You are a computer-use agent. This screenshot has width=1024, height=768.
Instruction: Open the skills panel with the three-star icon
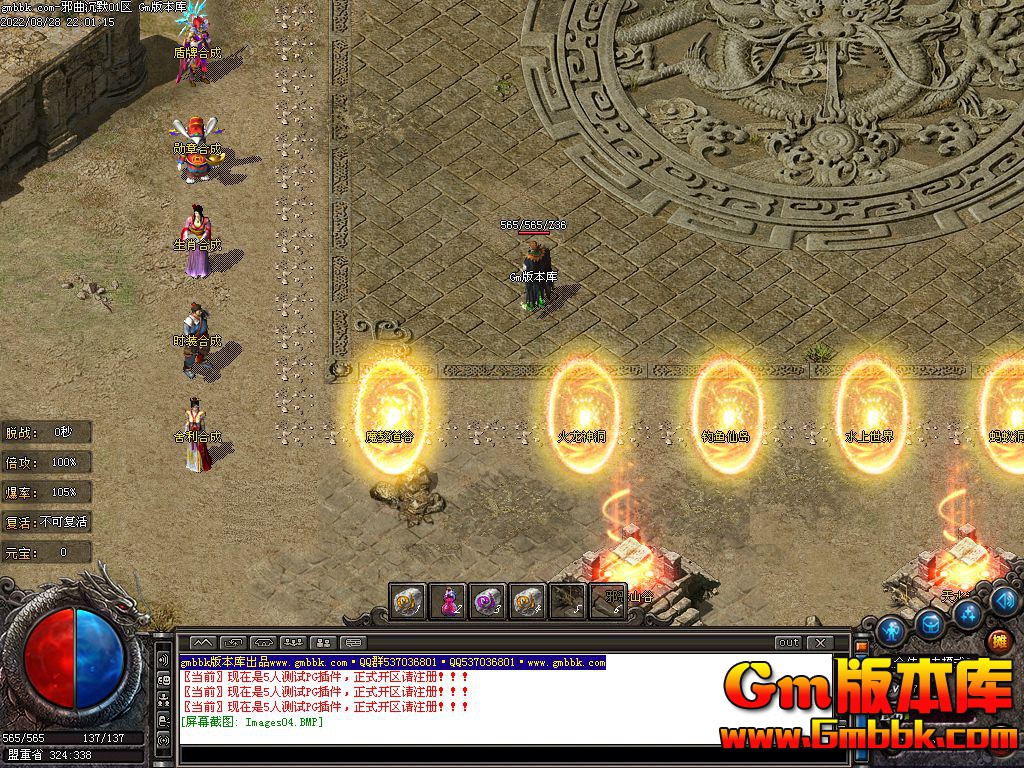click(967, 612)
